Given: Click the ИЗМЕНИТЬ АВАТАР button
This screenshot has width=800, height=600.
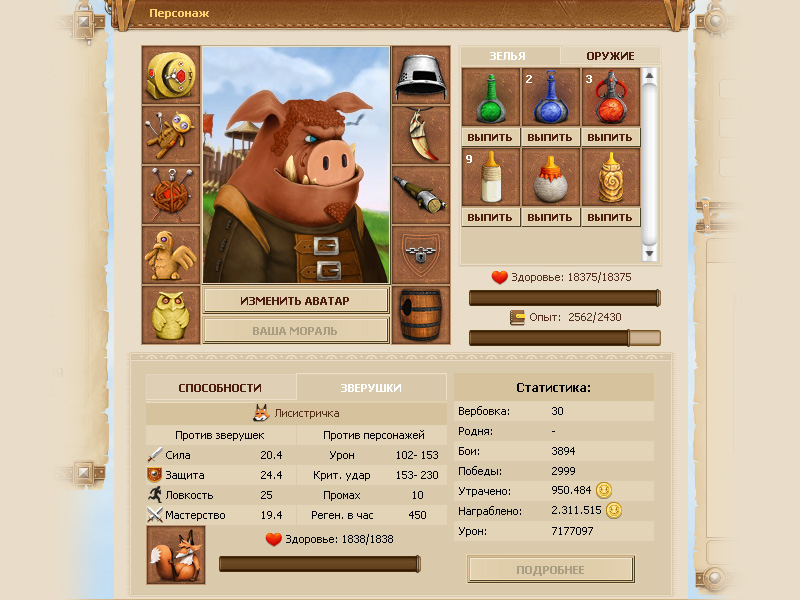Looking at the screenshot, I should tap(296, 300).
